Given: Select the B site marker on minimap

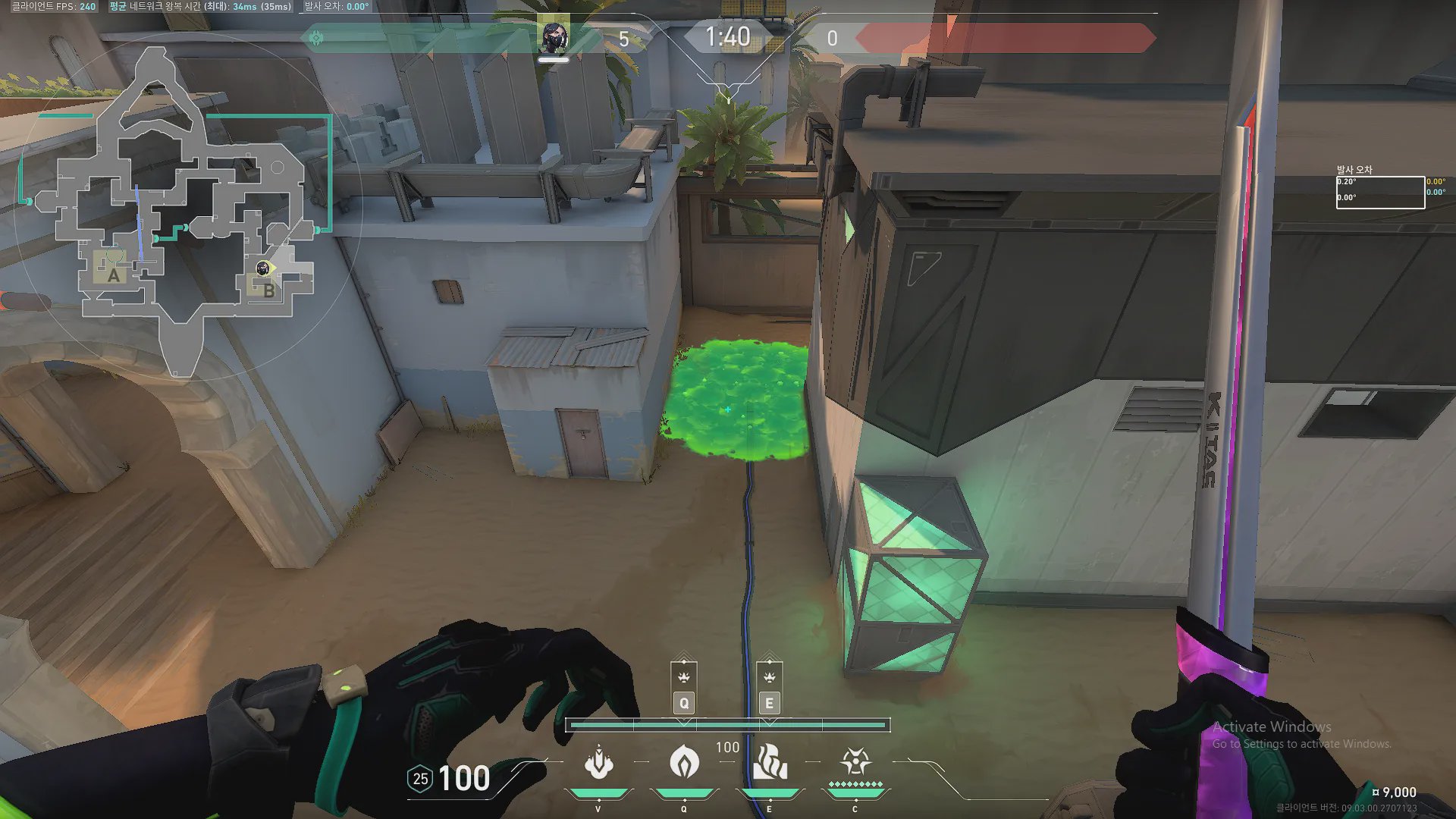Looking at the screenshot, I should [268, 290].
